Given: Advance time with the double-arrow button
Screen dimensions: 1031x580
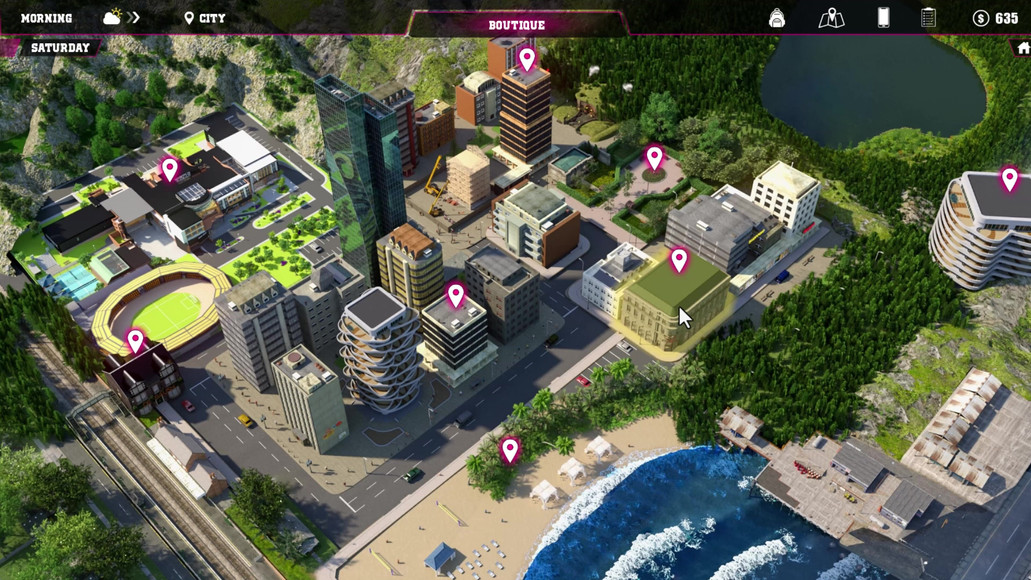Looking at the screenshot, I should point(134,18).
